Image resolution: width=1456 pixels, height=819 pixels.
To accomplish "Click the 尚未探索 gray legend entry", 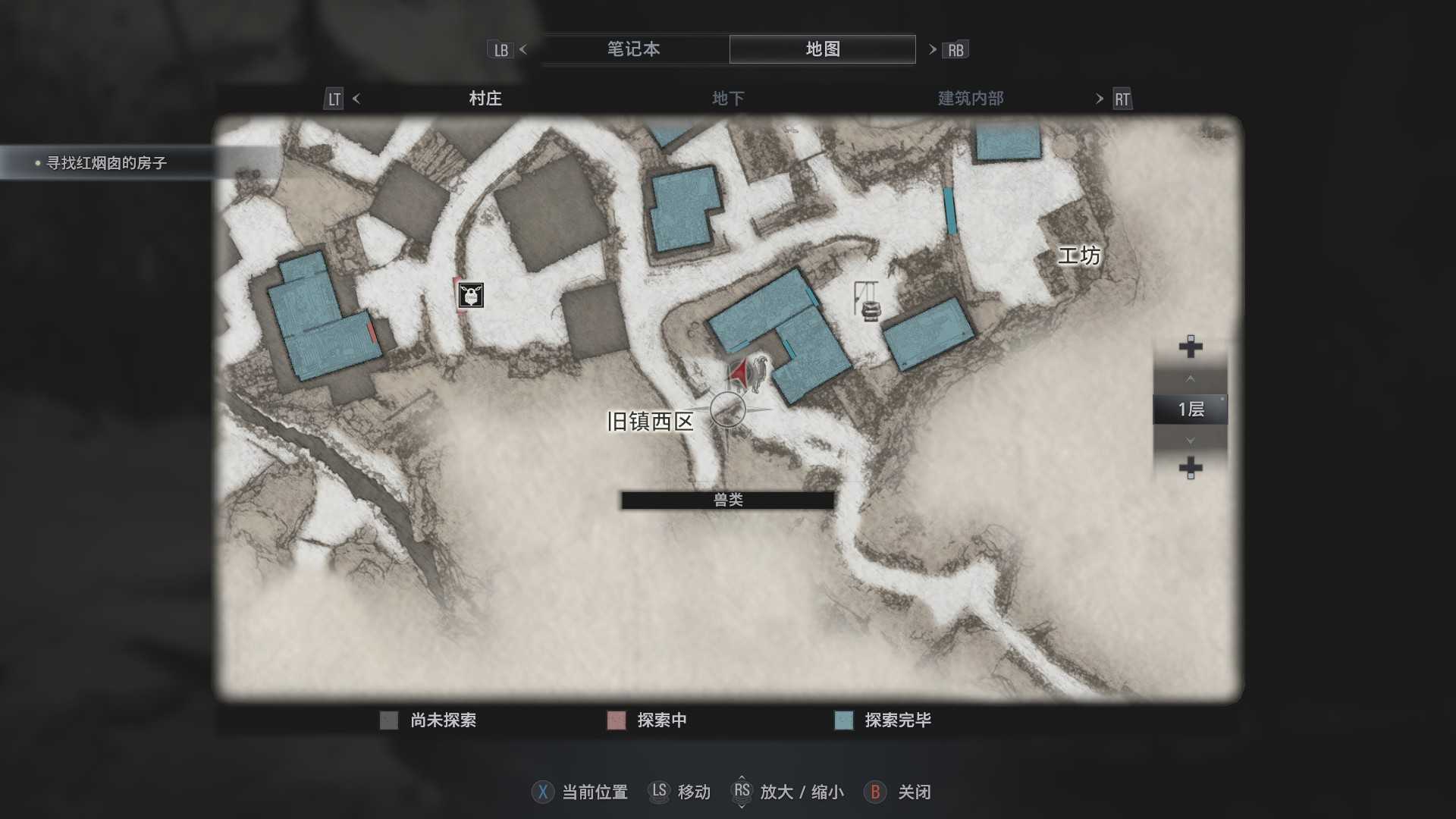I will click(428, 720).
